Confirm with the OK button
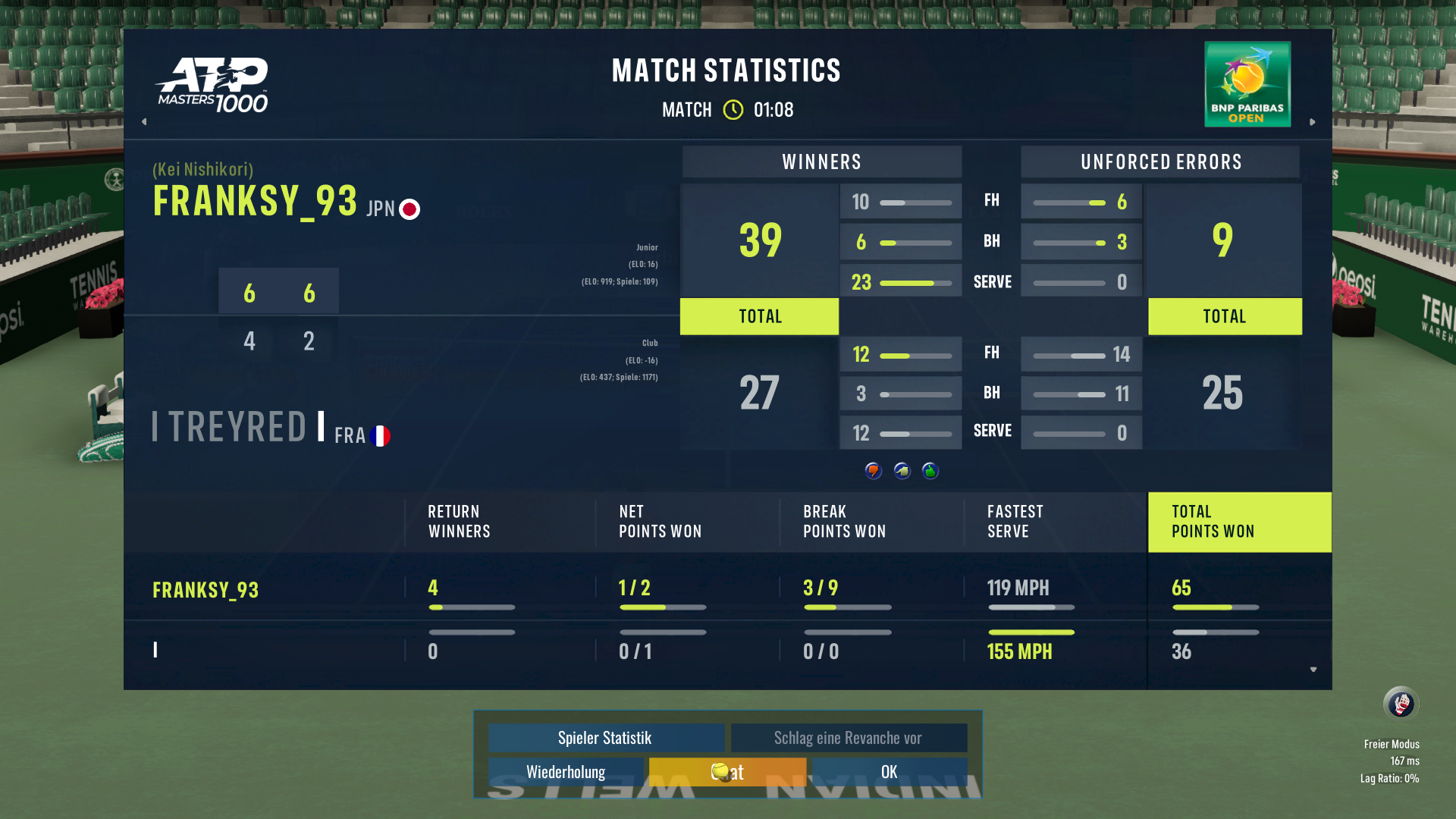The height and width of the screenshot is (819, 1456). 889,772
